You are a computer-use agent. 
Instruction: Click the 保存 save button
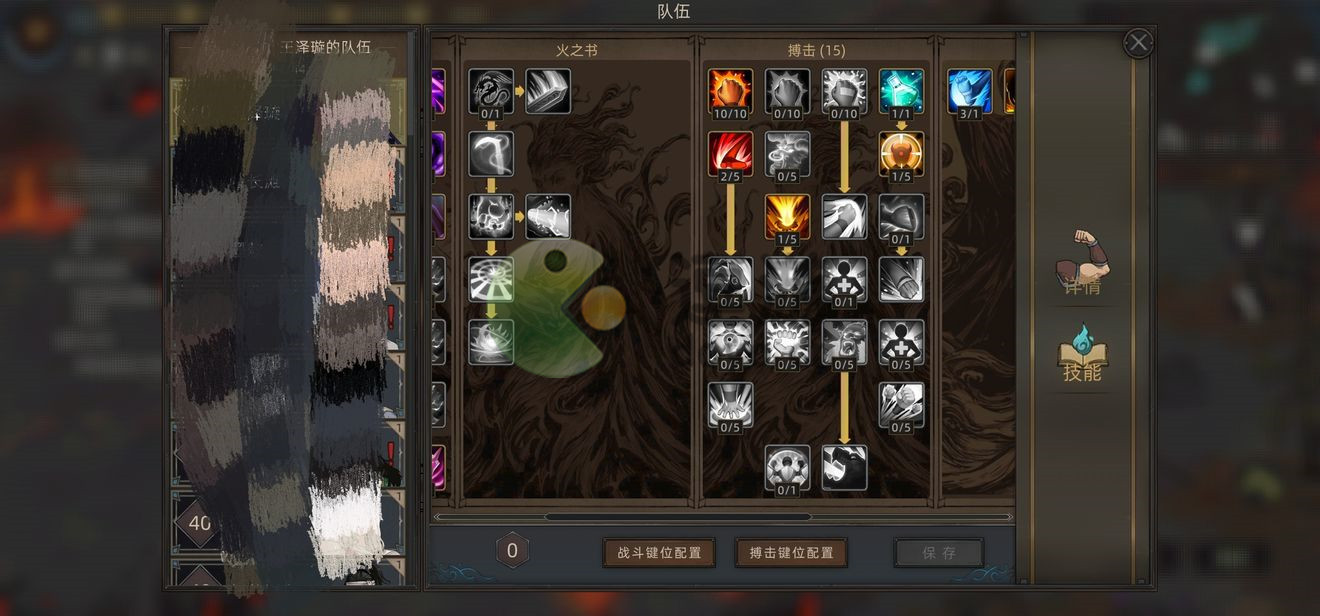coord(938,553)
